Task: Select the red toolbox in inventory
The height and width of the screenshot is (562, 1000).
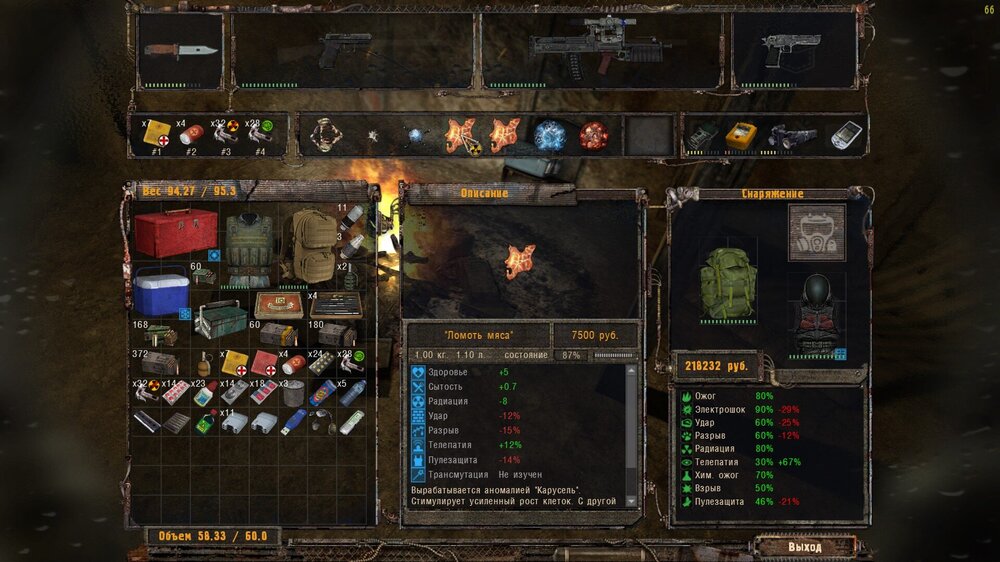Action: pyautogui.click(x=176, y=233)
